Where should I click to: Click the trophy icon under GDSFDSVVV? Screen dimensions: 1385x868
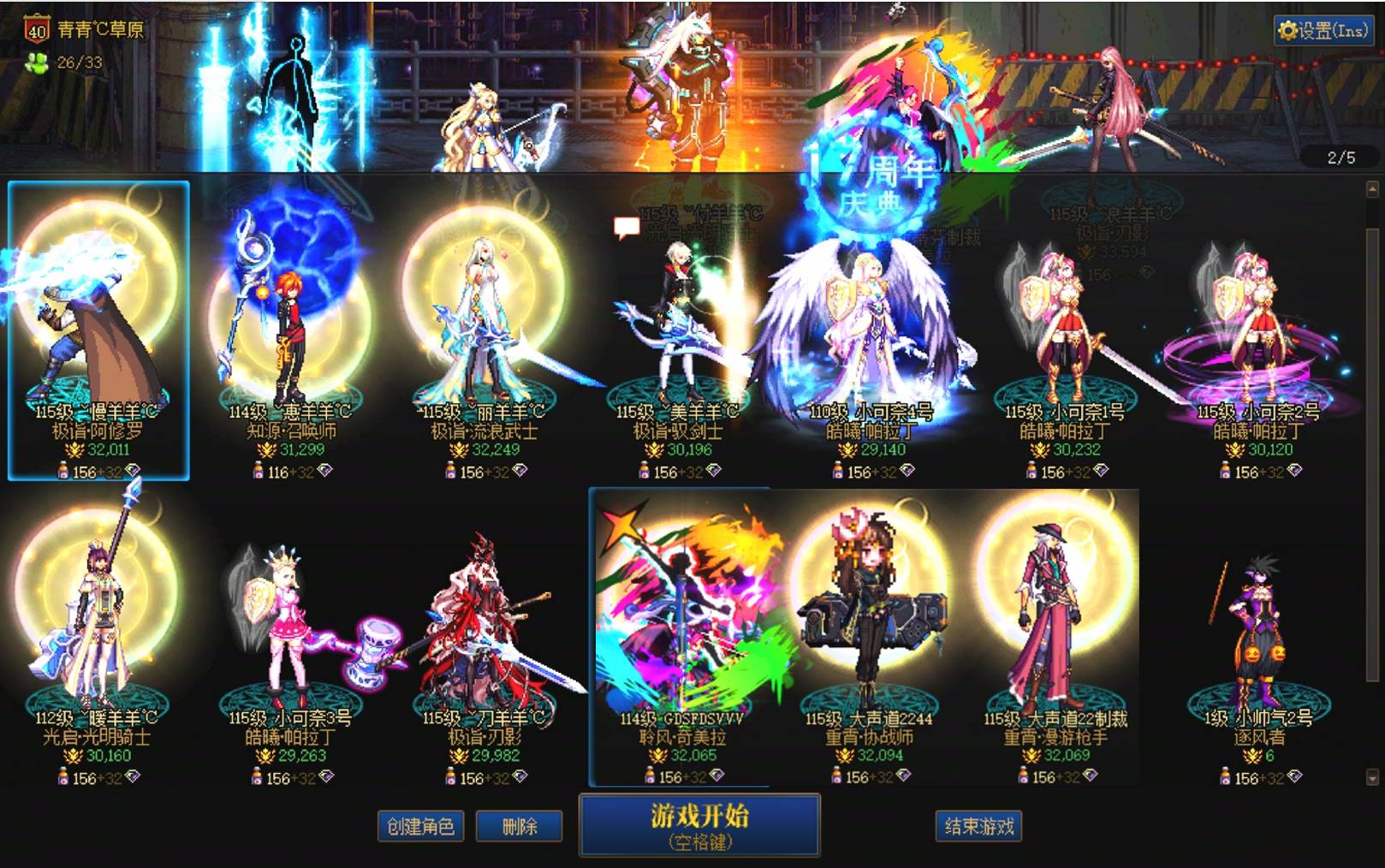659,757
